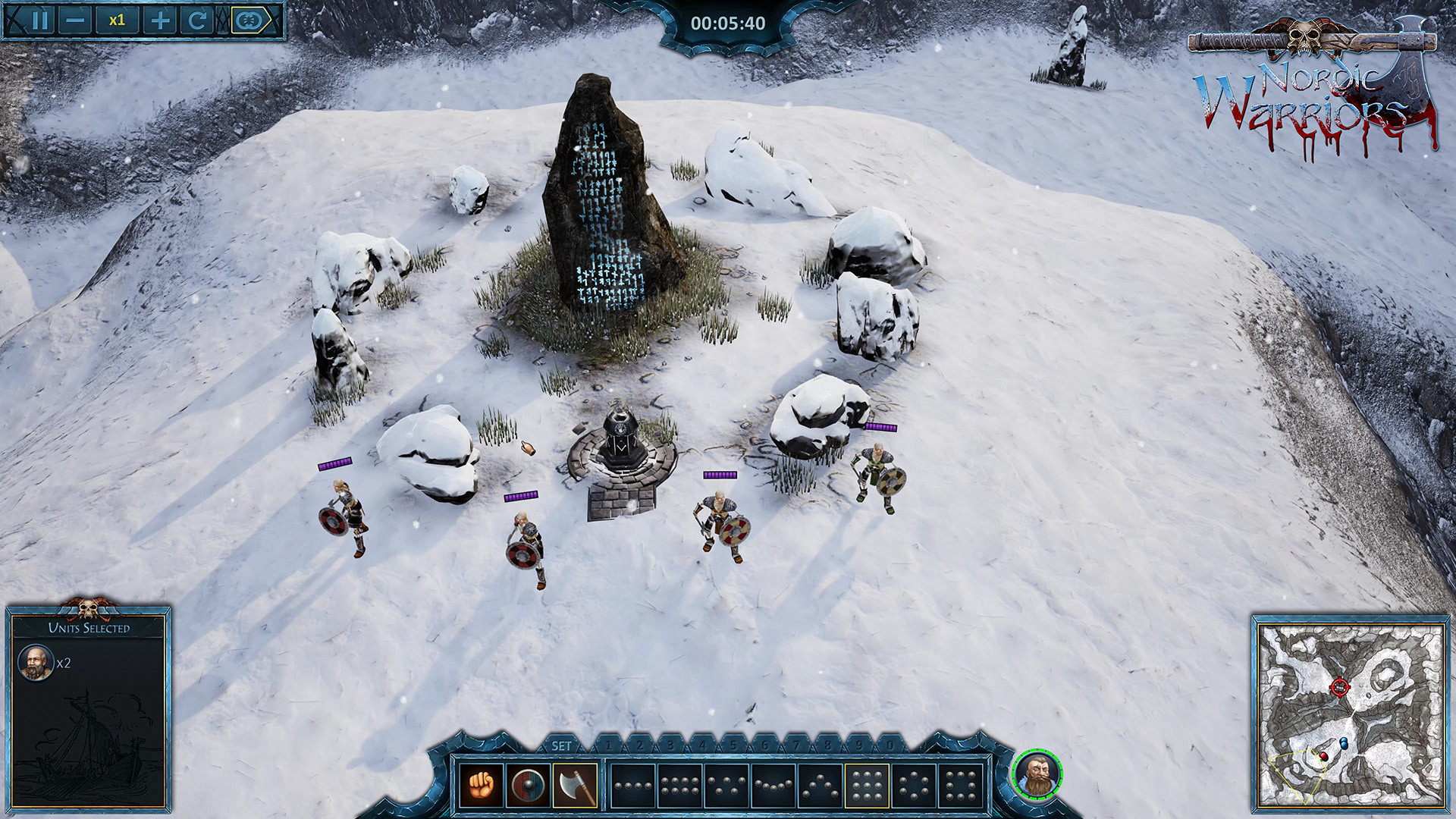Click the restart arrow icon in top toolbar
The width and height of the screenshot is (1456, 819).
click(x=198, y=19)
